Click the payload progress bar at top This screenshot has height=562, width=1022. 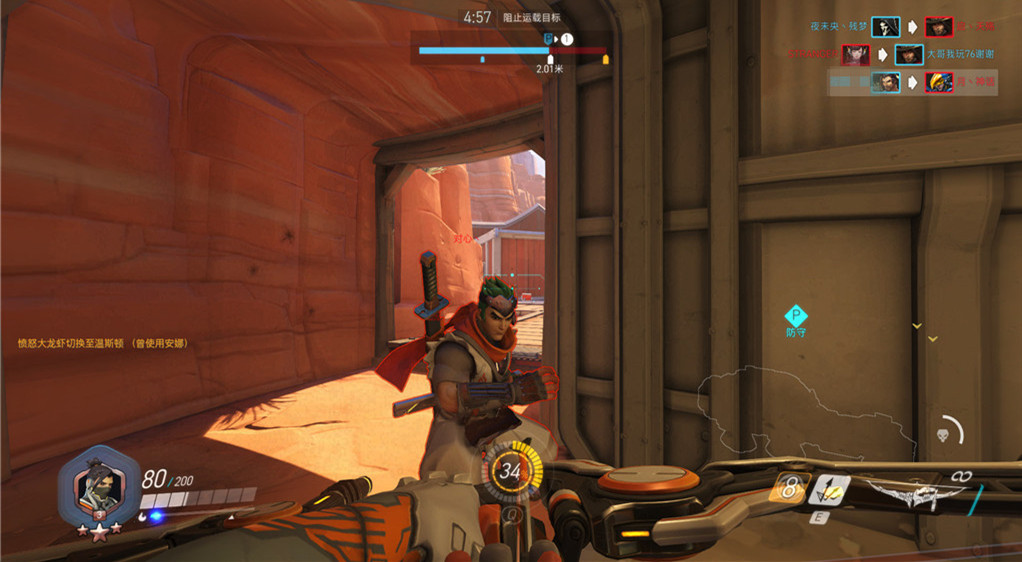point(512,49)
